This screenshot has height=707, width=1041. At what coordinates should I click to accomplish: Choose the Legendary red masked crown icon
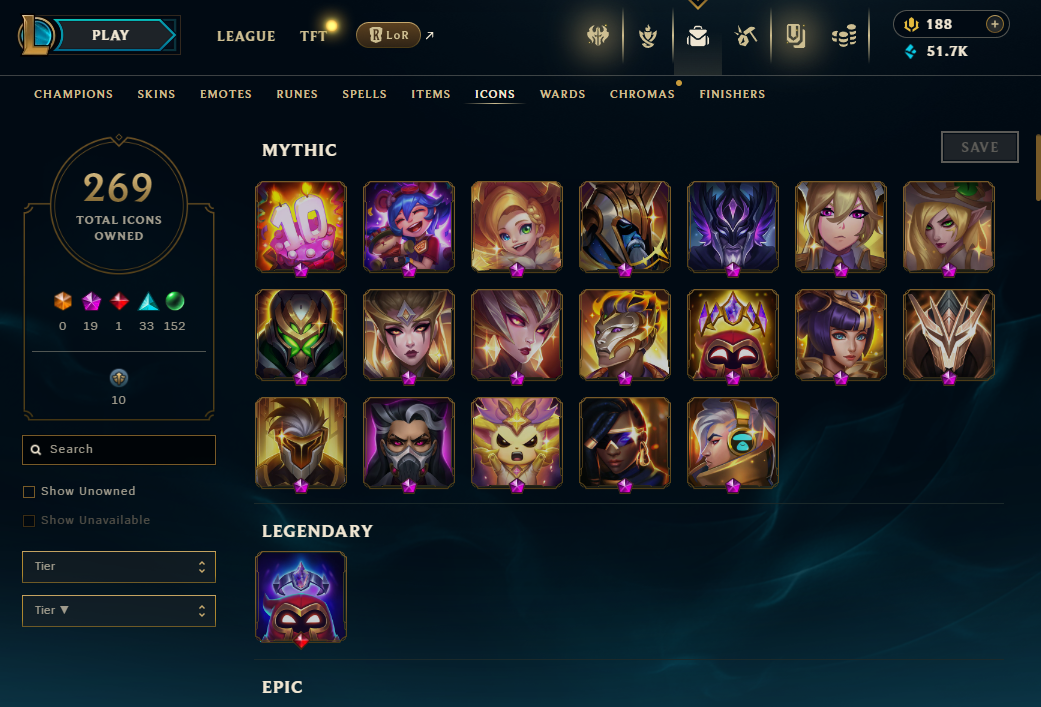click(301, 597)
